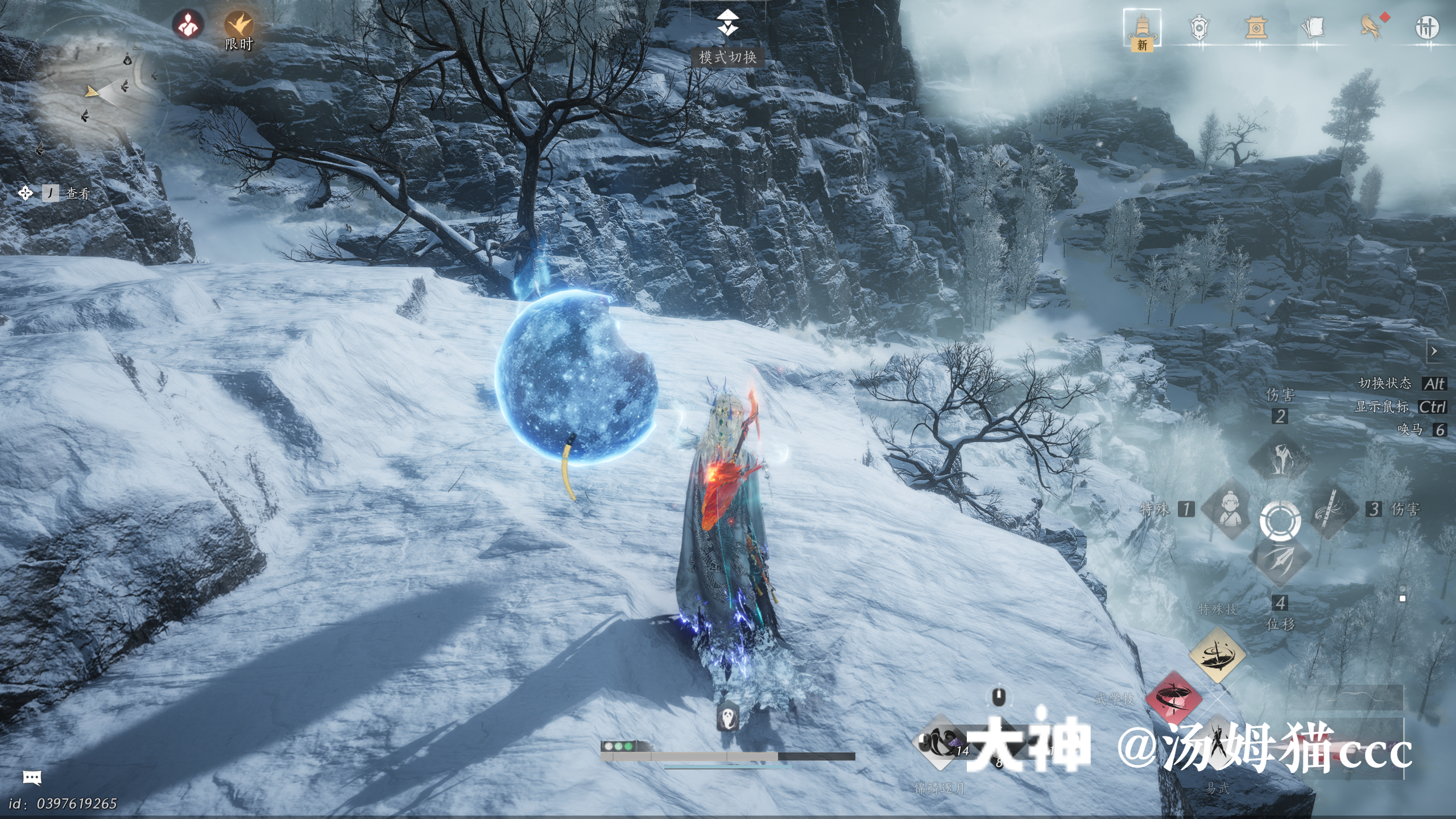Activate the flute damage skill
Screen dimensions: 1456x819
[x=1331, y=510]
